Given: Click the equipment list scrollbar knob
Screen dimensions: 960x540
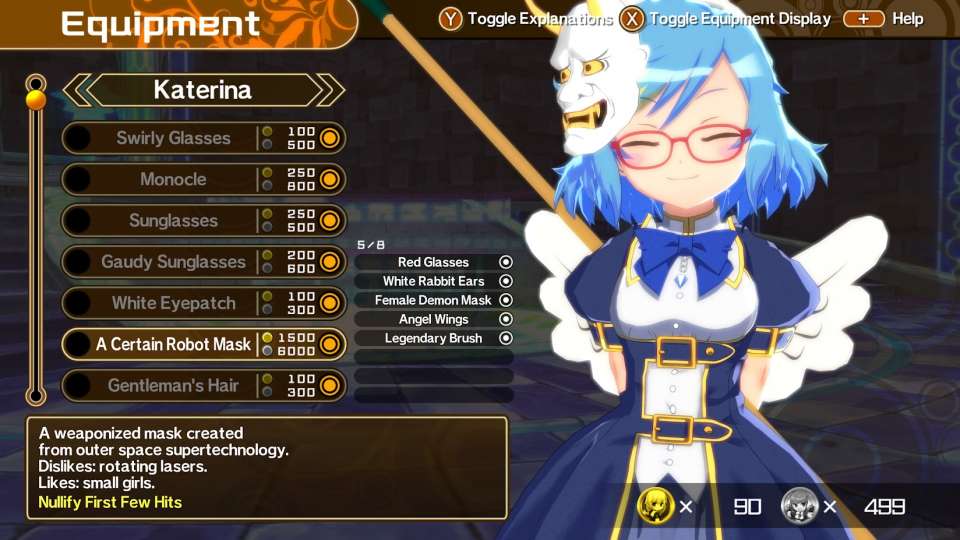Looking at the screenshot, I should pos(36,99).
